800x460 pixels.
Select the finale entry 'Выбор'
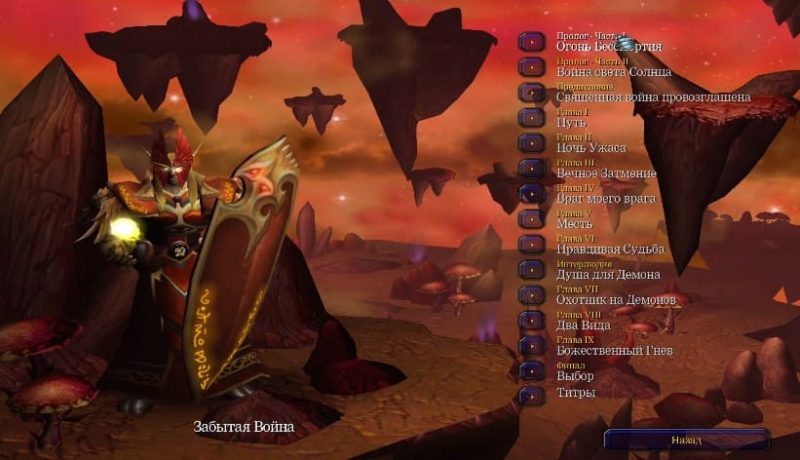pos(532,371)
